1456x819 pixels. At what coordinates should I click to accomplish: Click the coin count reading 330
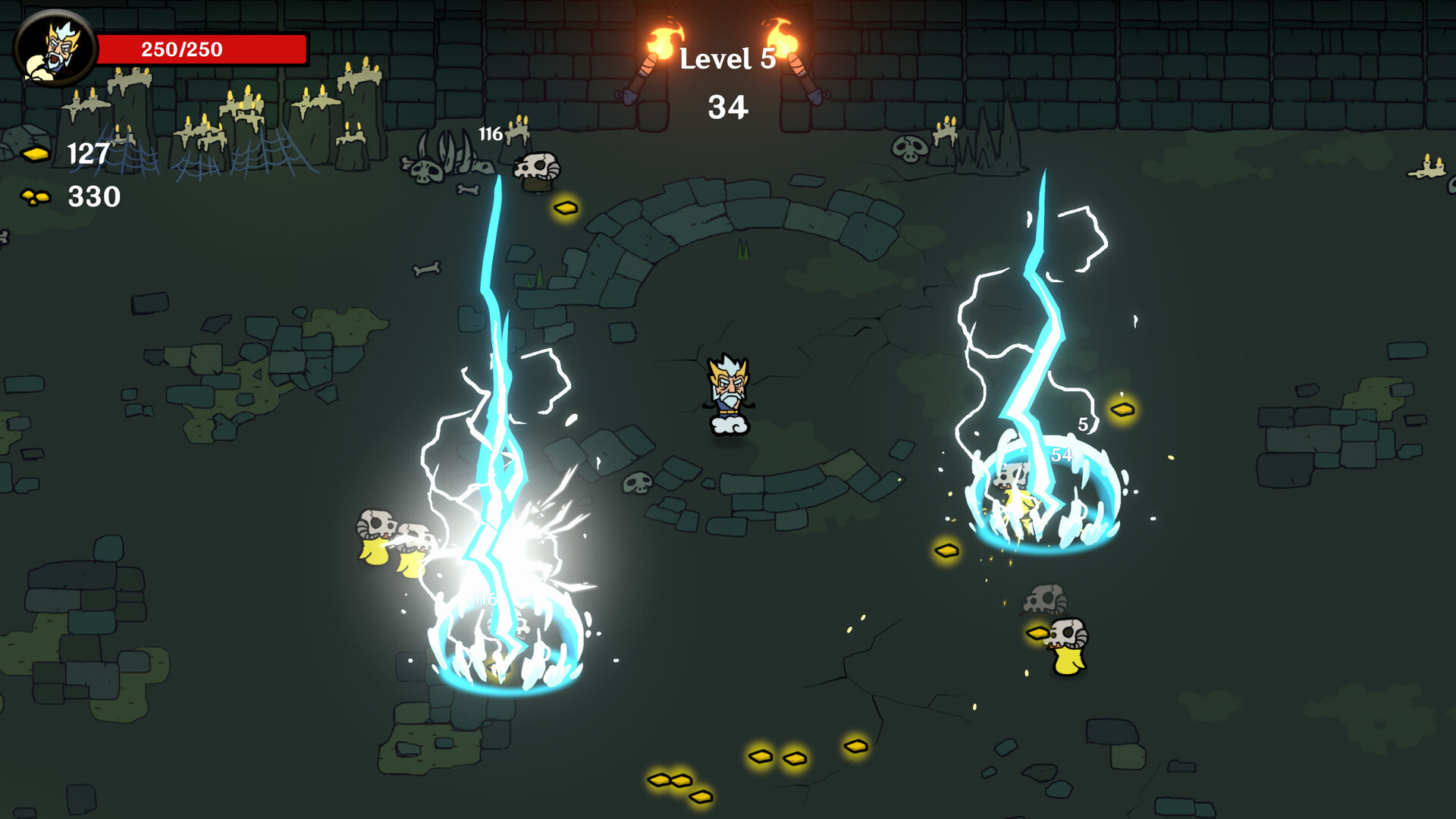(x=94, y=199)
